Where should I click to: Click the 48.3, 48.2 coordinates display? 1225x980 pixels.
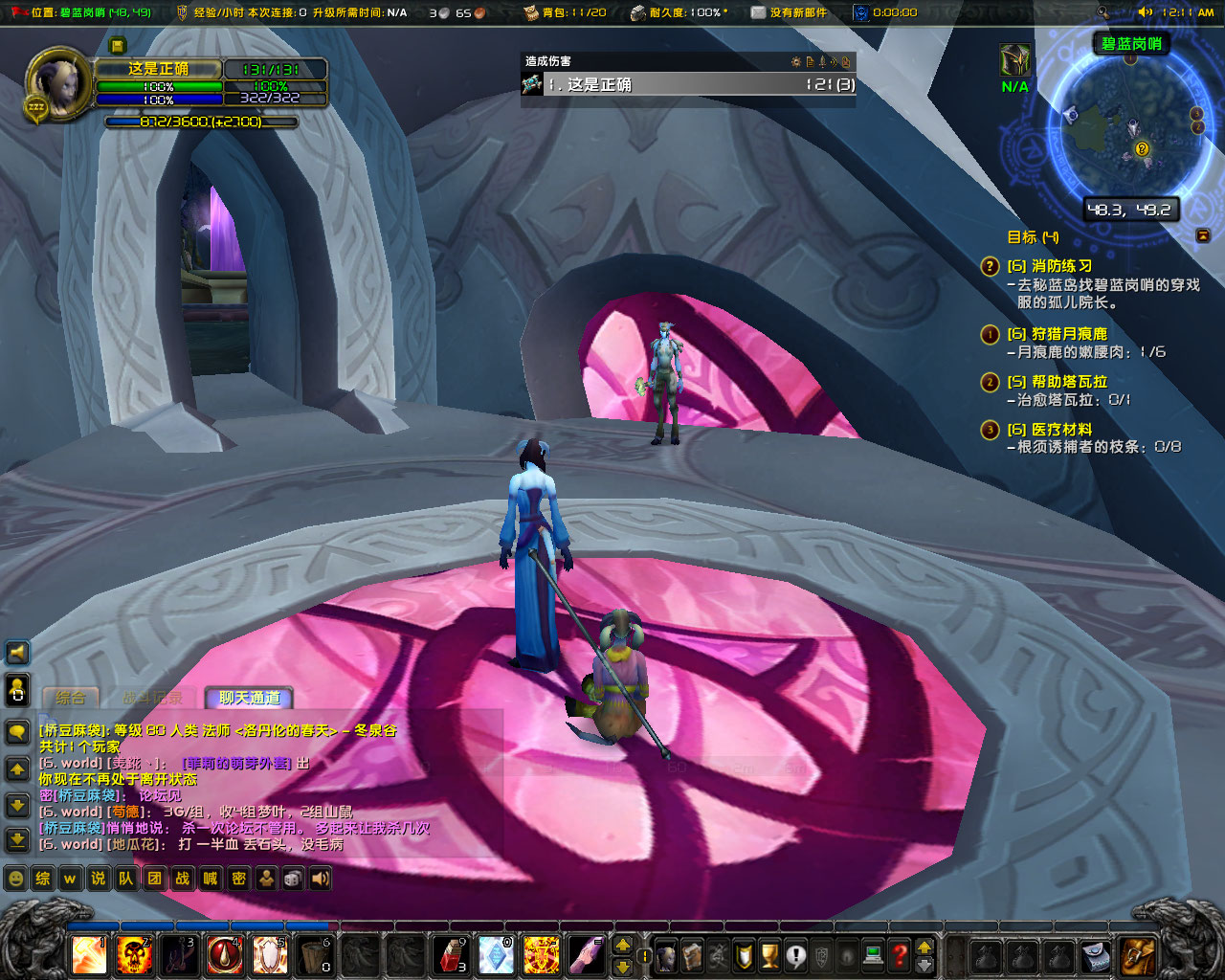pos(1130,210)
